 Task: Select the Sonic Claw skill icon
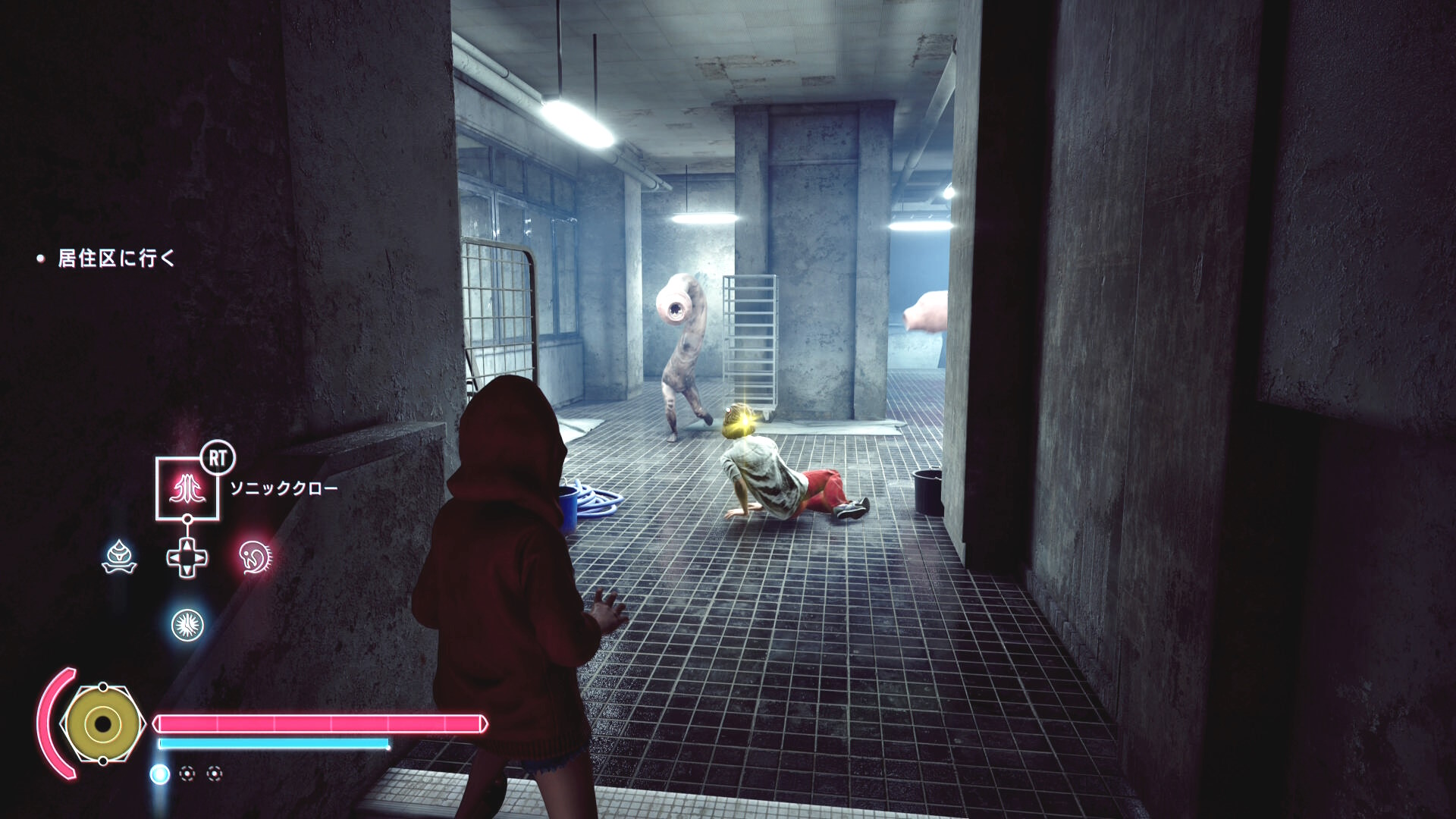click(x=187, y=488)
